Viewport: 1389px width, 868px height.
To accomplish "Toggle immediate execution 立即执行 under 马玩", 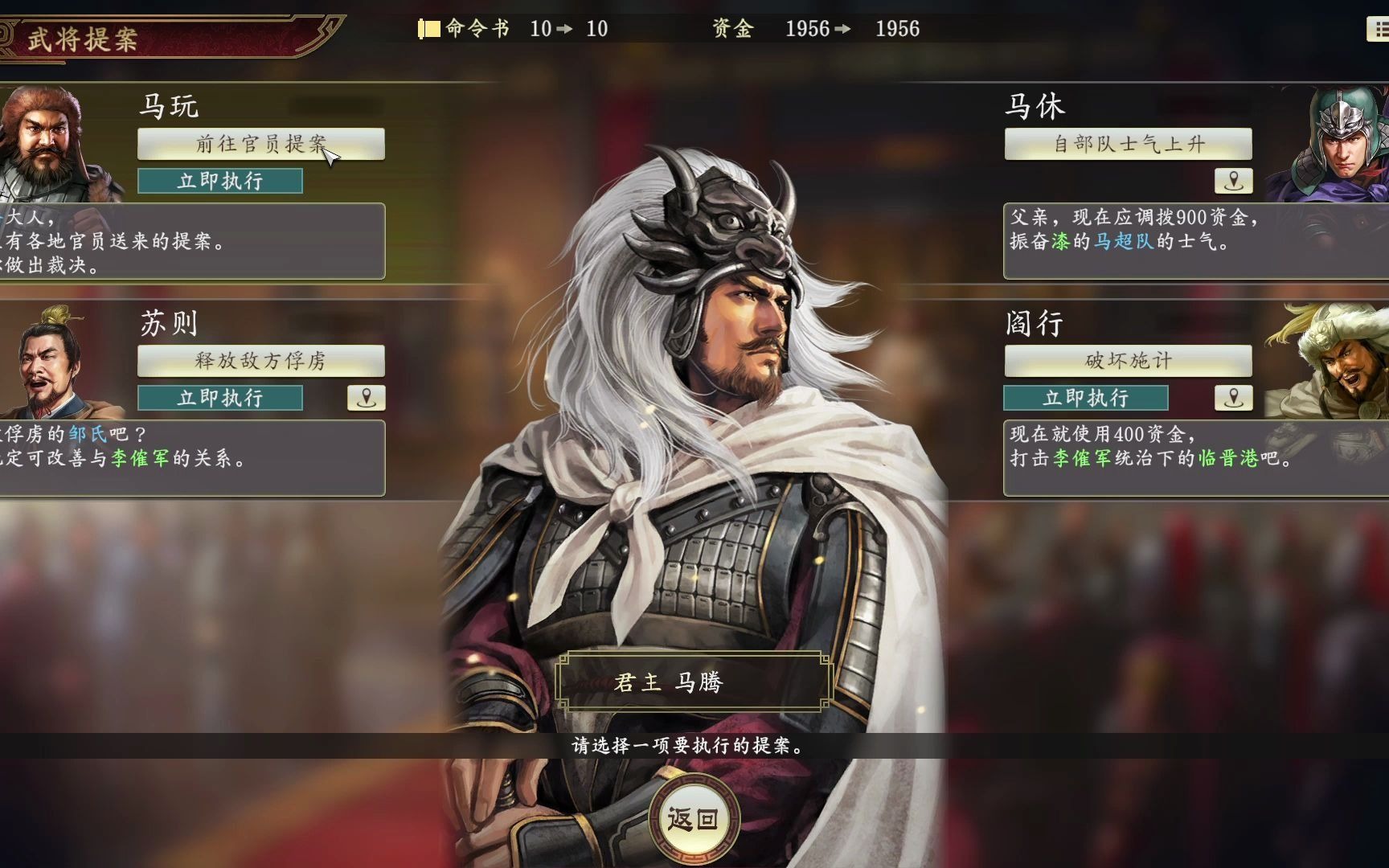I will (220, 181).
